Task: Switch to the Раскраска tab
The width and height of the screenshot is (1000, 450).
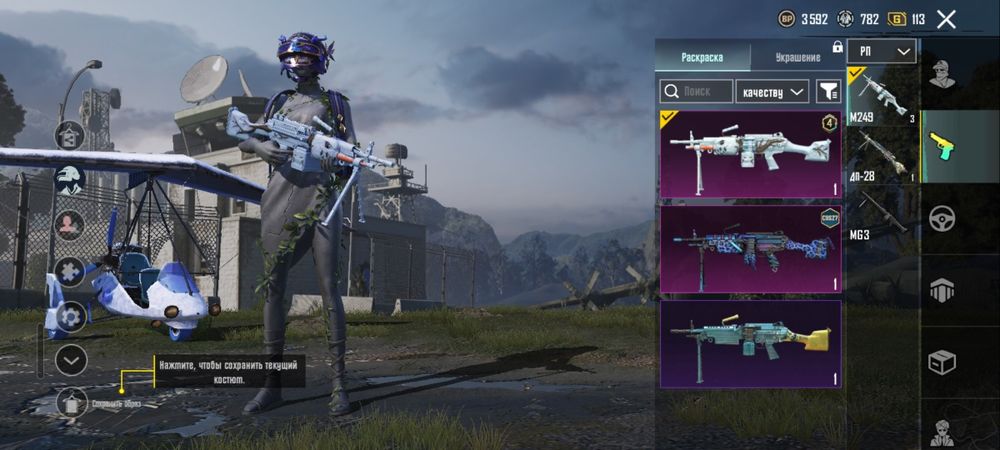Action: coord(701,57)
